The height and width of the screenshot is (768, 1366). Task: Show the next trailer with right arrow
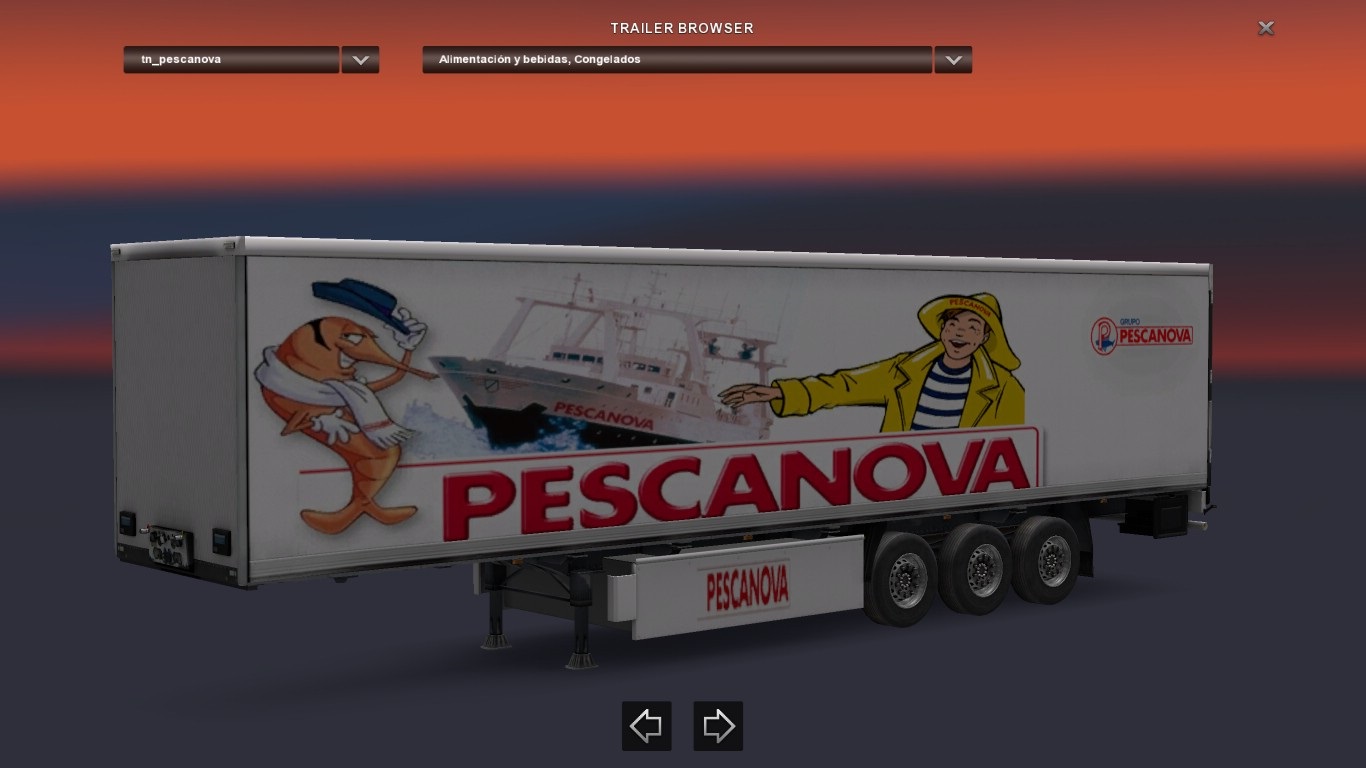click(718, 726)
